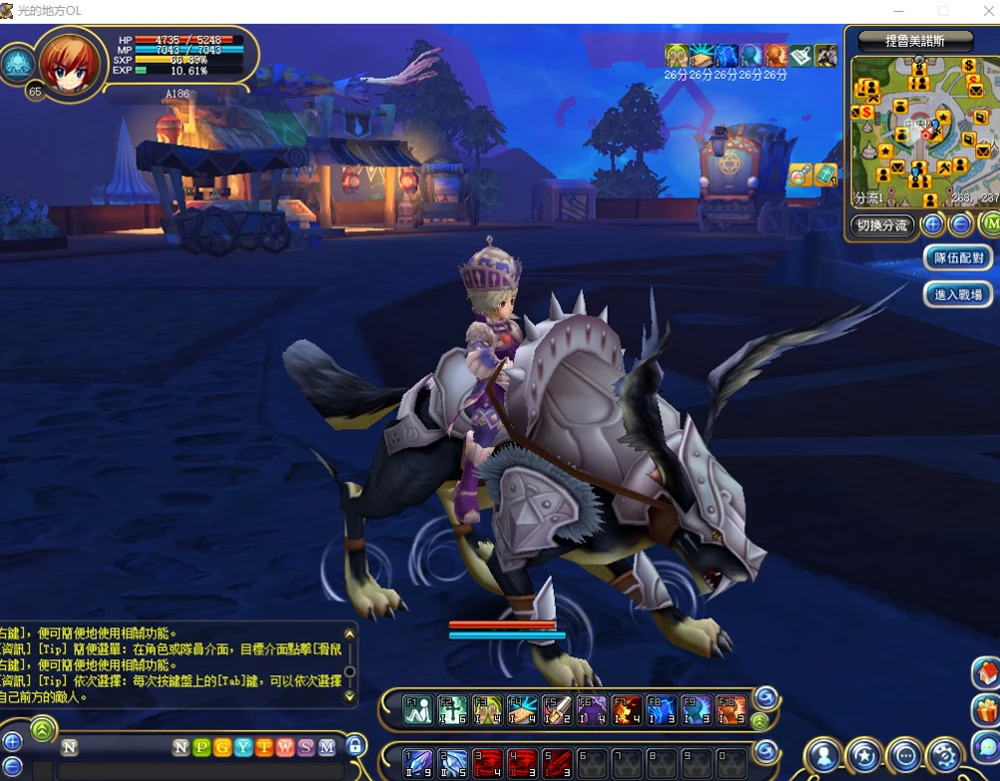Zoom out the minimap with the minus button

959,224
